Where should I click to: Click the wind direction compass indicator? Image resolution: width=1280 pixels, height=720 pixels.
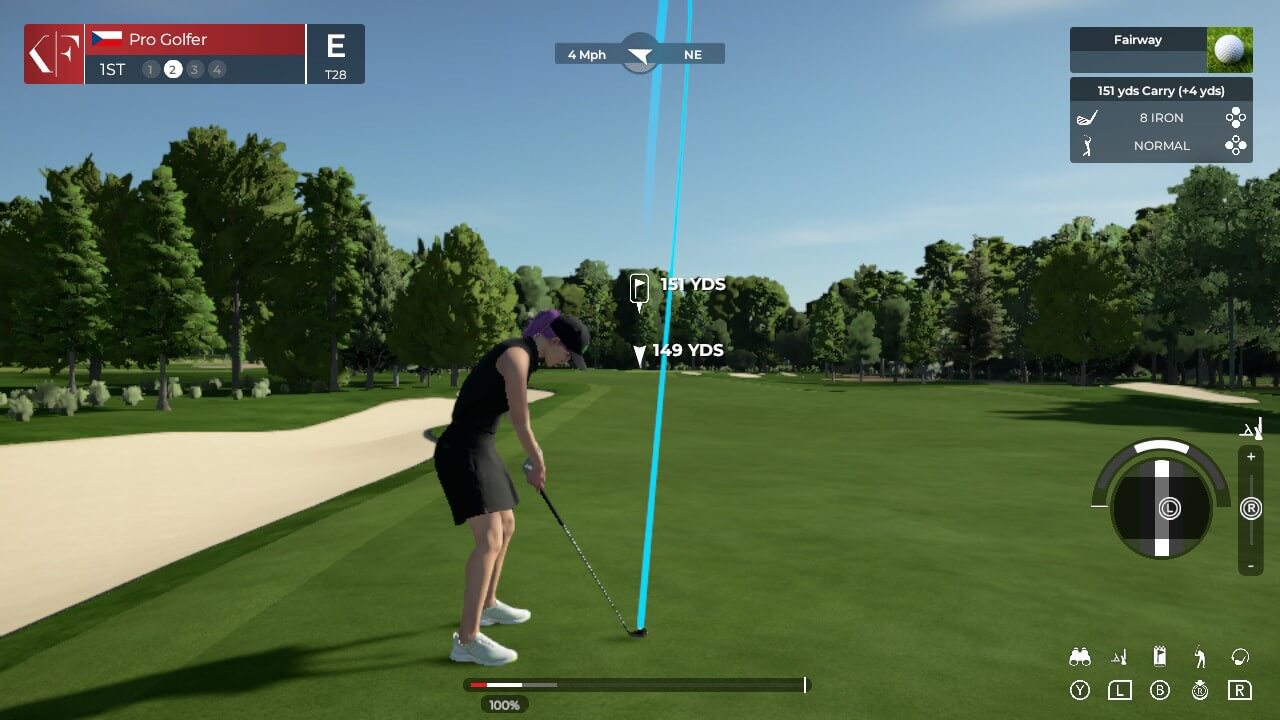tap(640, 54)
